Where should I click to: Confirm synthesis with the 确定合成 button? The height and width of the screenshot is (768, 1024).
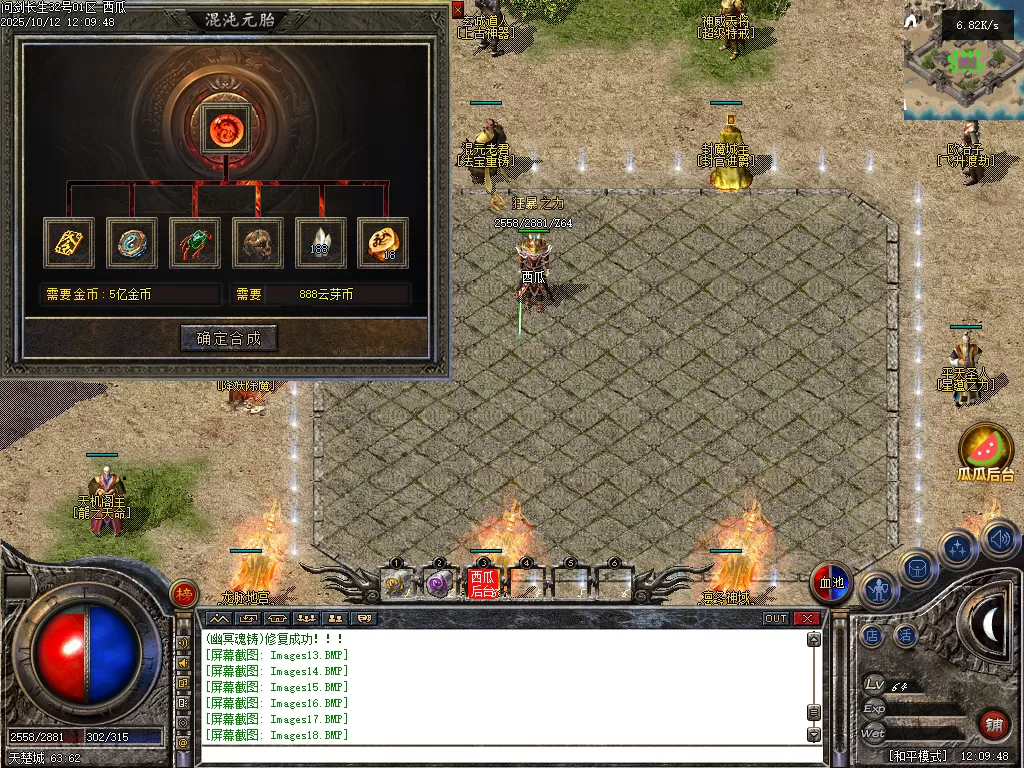tap(229, 338)
